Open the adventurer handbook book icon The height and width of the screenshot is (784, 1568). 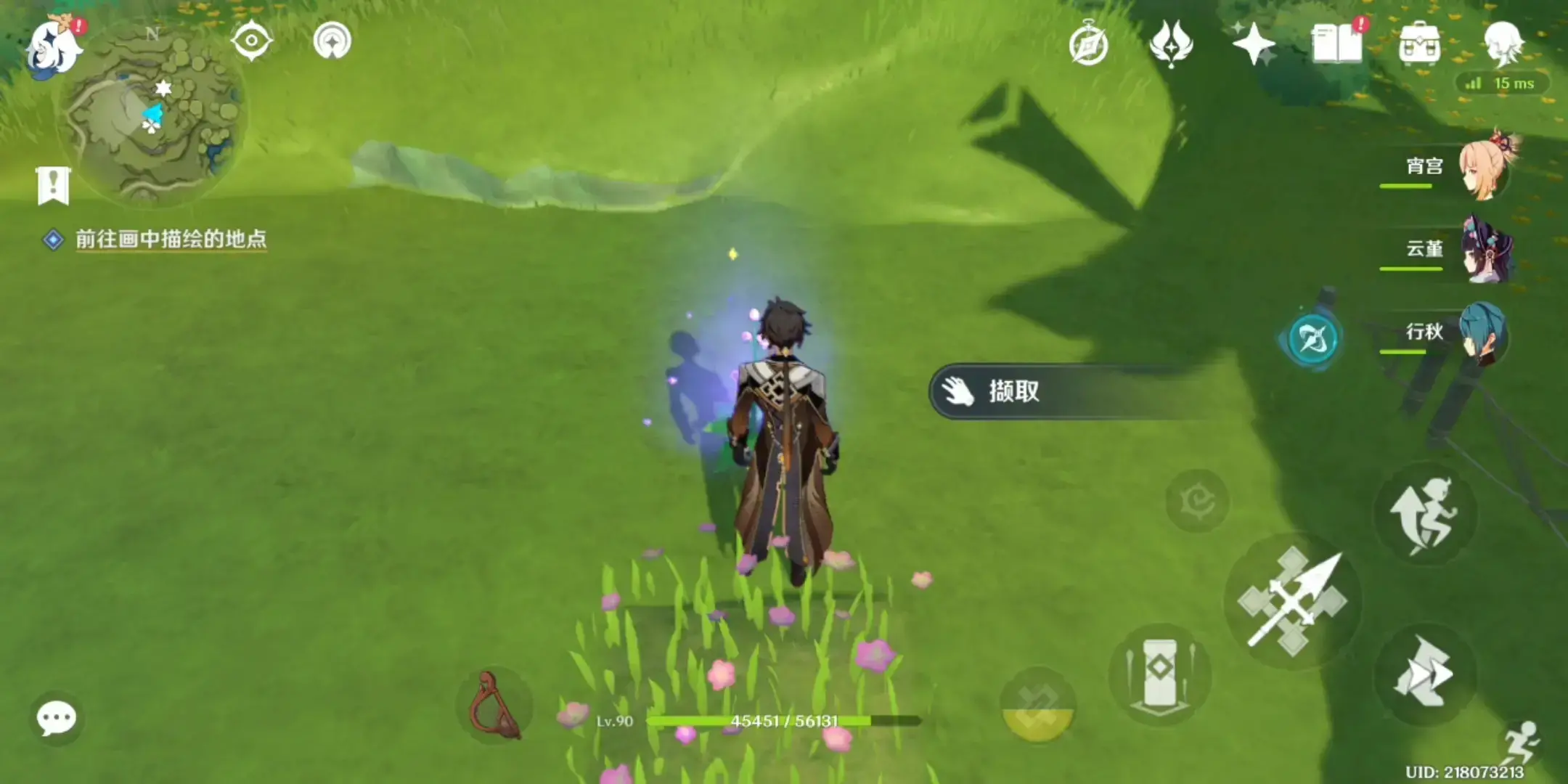pyautogui.click(x=1337, y=44)
